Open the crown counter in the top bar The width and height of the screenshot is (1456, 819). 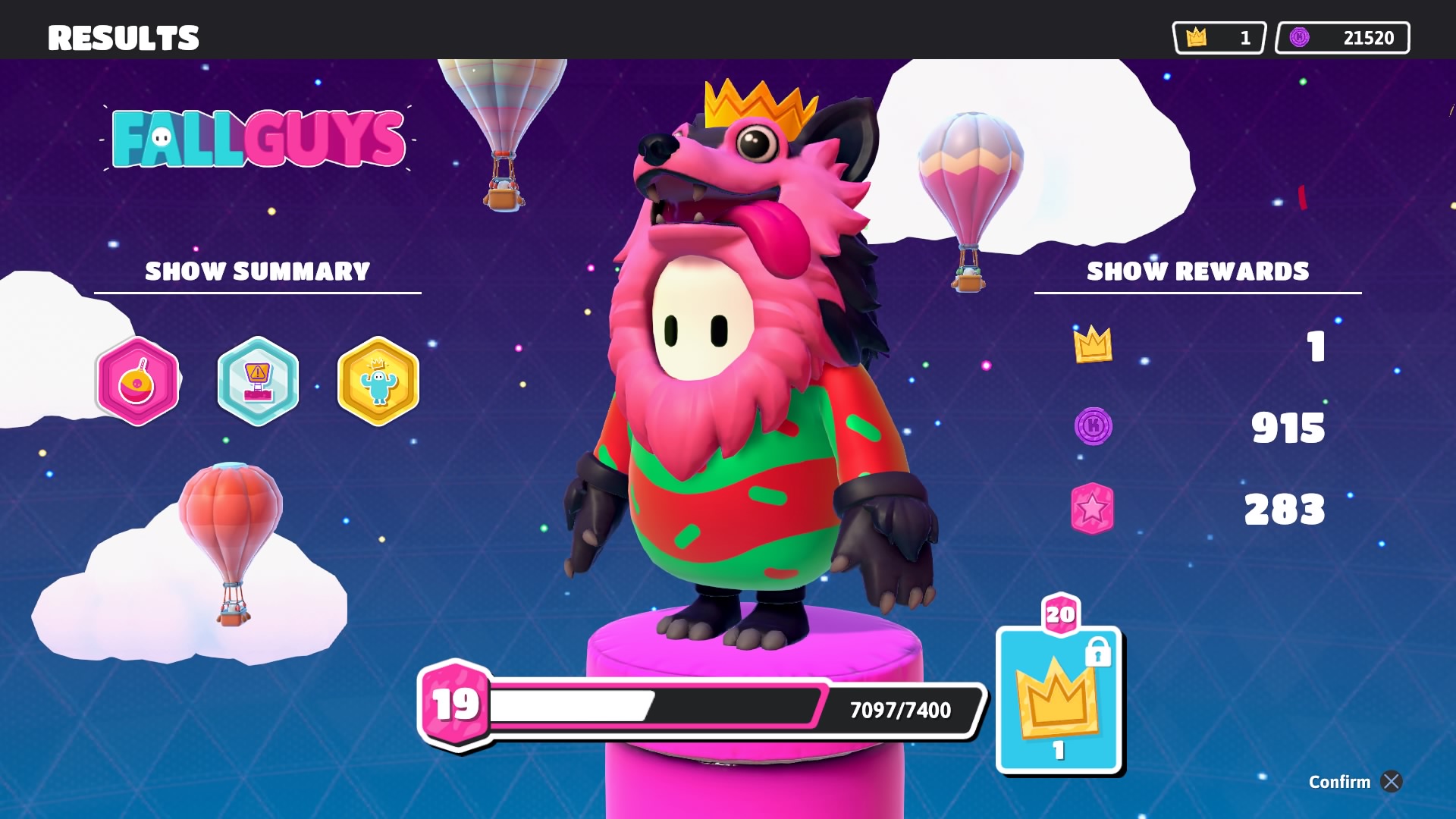tap(1218, 37)
